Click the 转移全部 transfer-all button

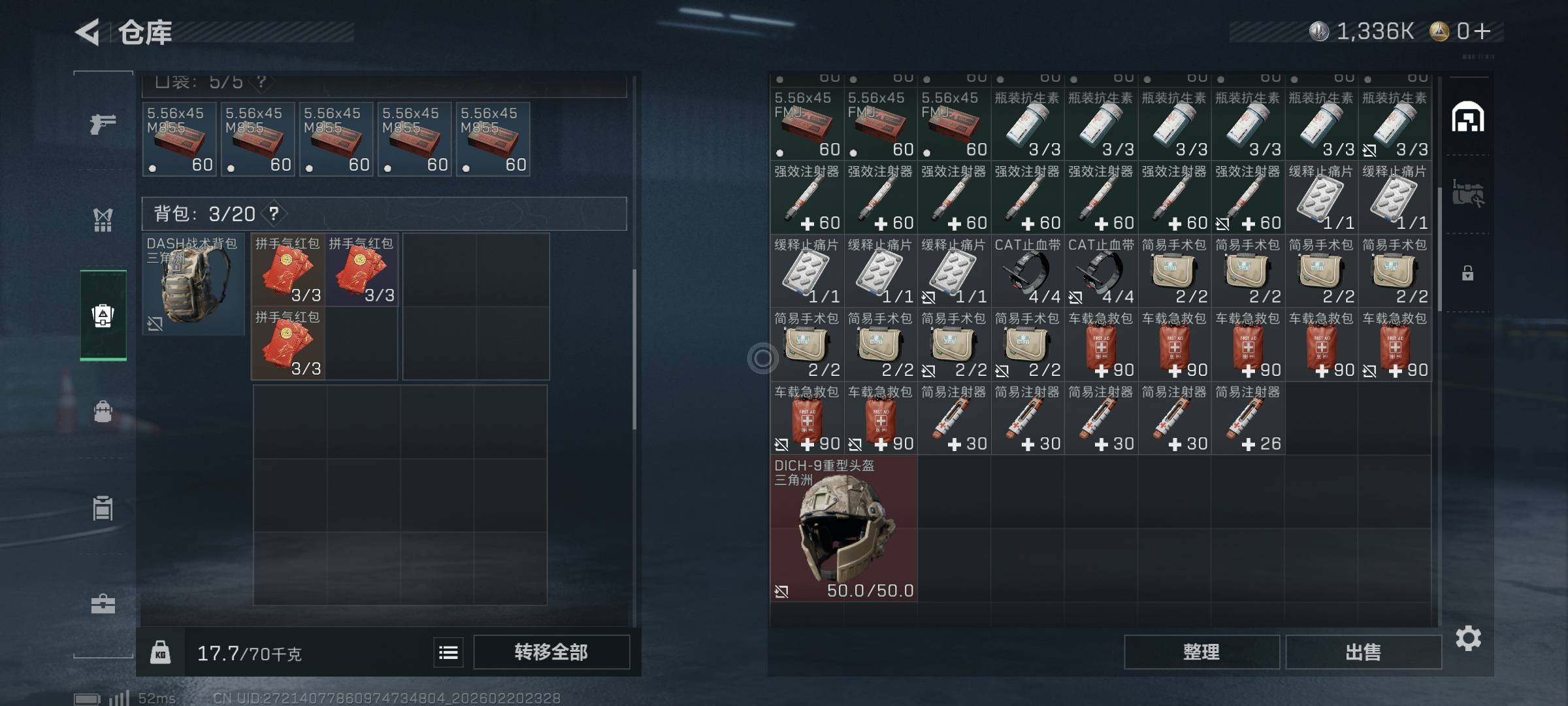[551, 652]
